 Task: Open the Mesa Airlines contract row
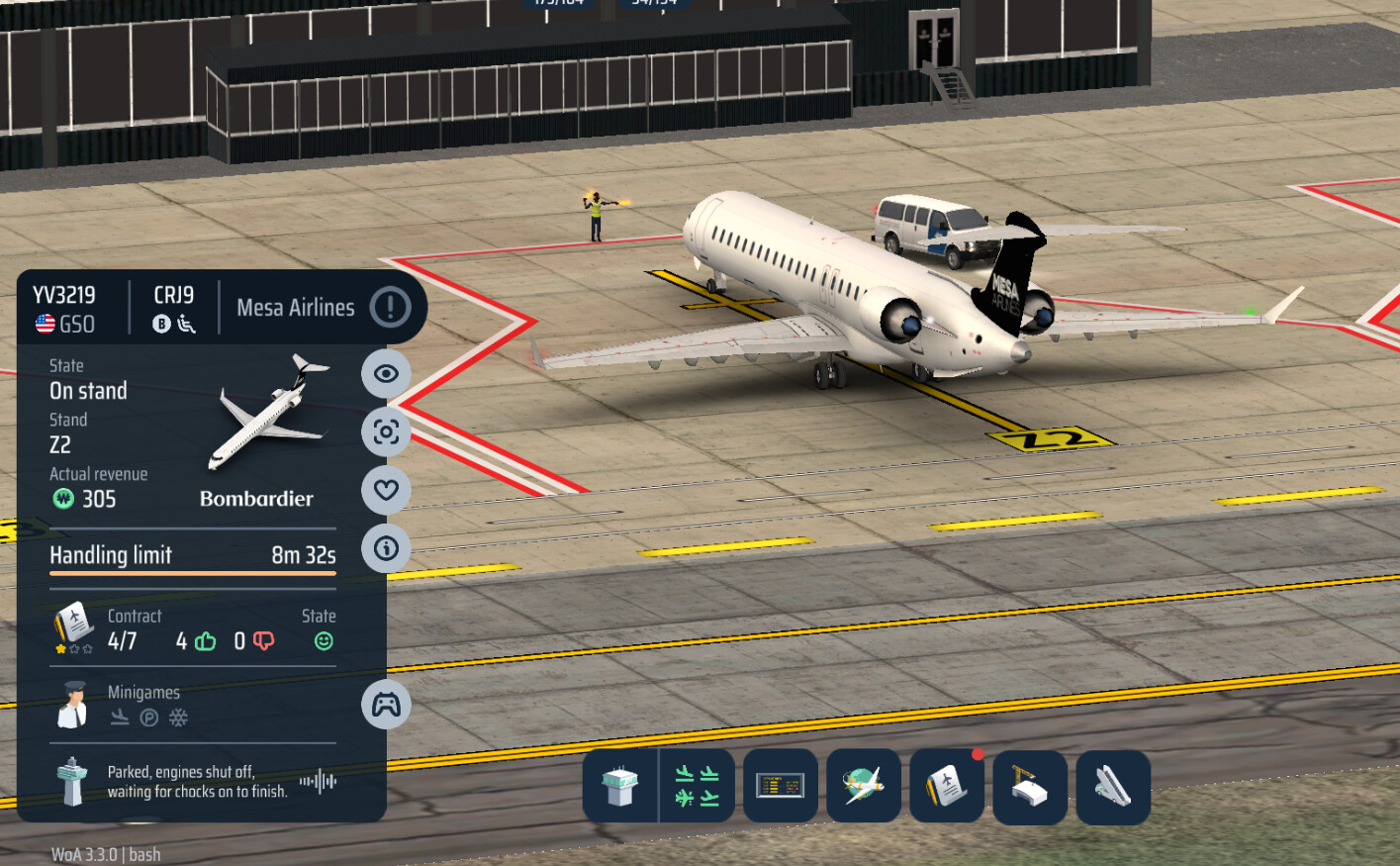point(193,630)
